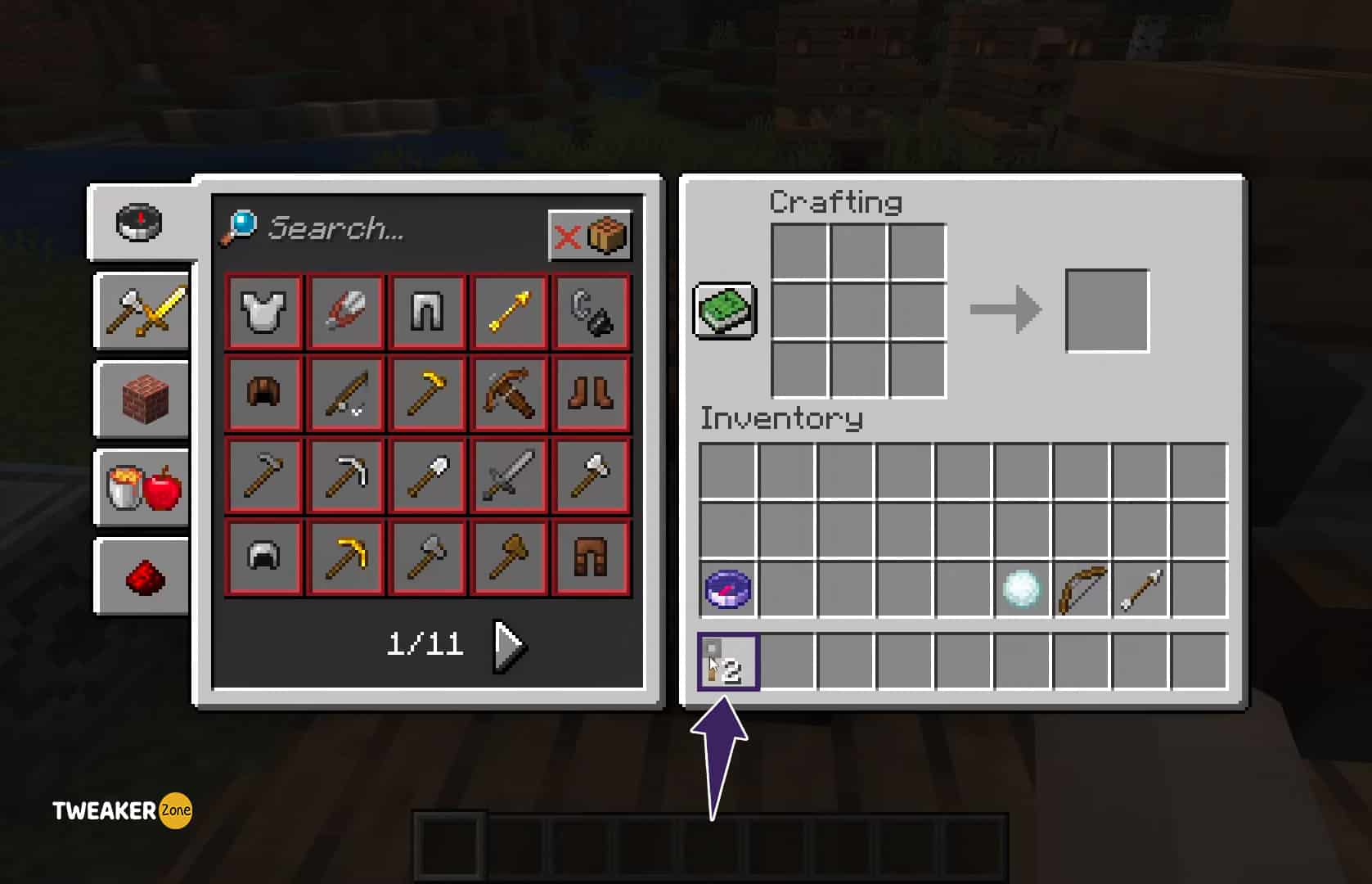Screen dimensions: 1372x884
Task: Choose the iron sword recipe
Action: 508,475
